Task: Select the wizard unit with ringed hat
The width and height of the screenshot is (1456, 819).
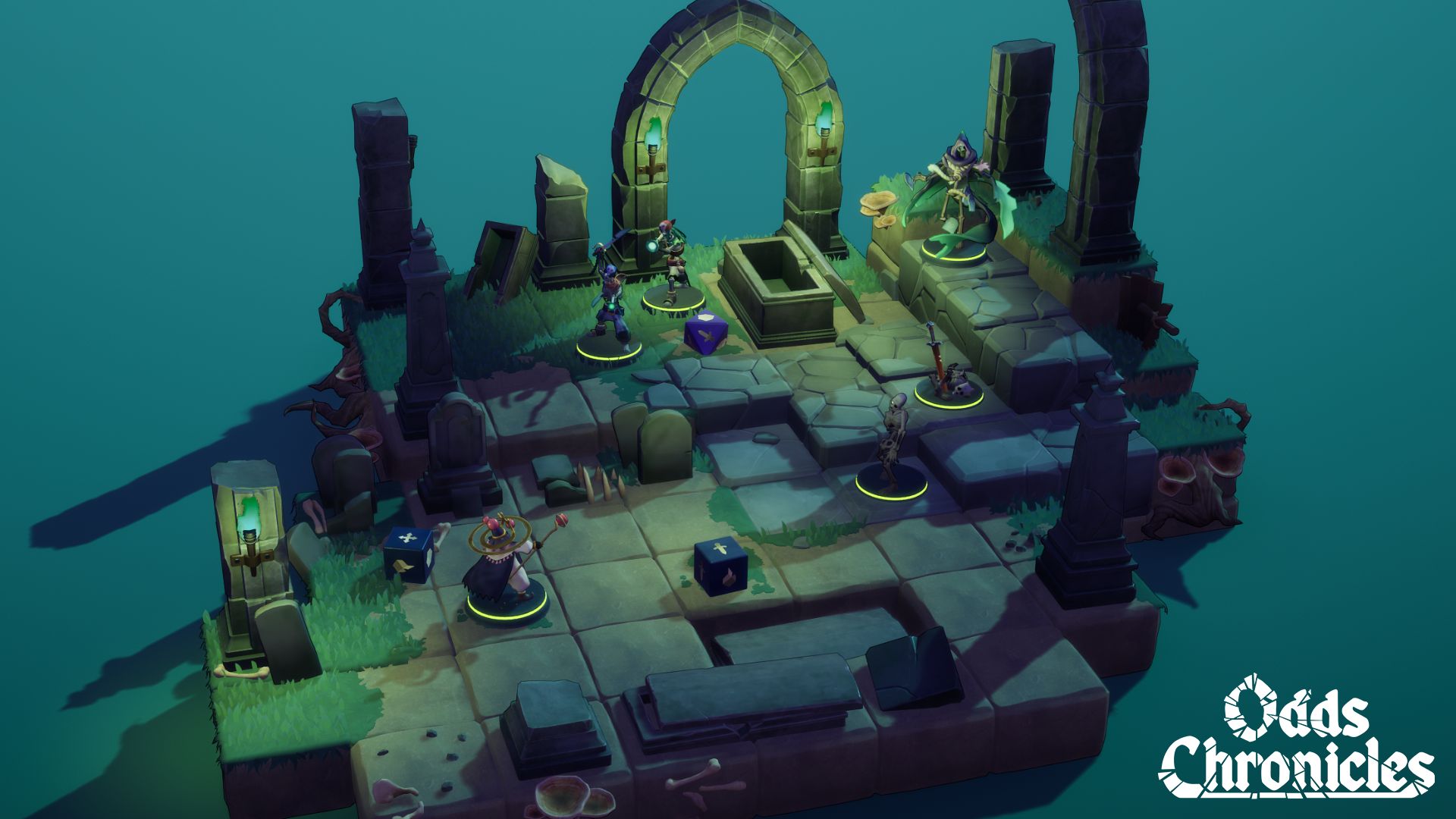Action: (504, 567)
